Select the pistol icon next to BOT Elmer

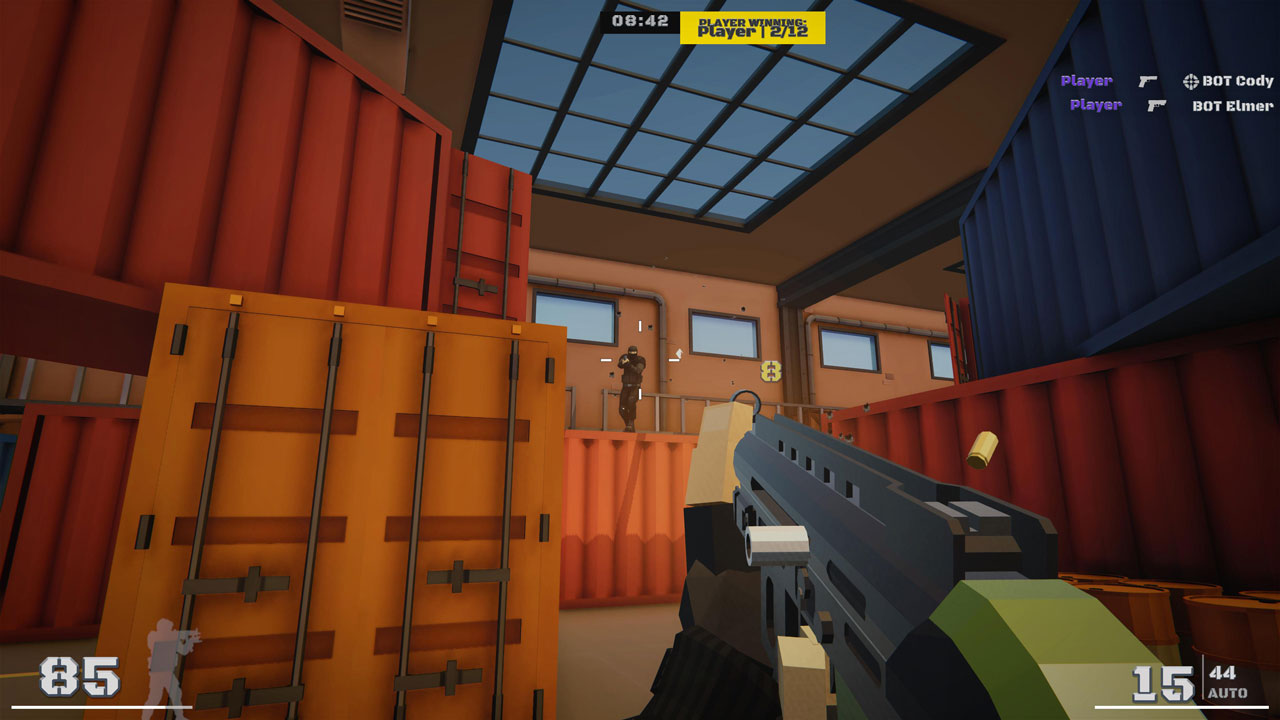click(1156, 106)
